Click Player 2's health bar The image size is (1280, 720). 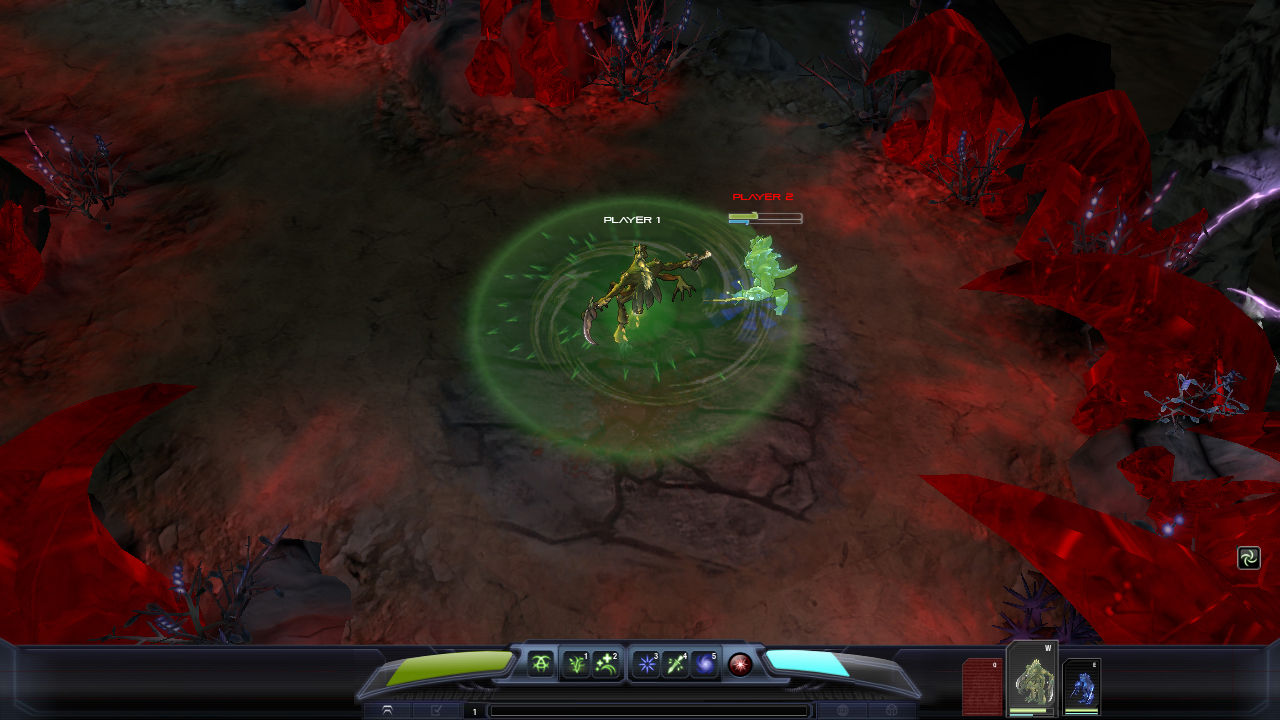[x=764, y=213]
